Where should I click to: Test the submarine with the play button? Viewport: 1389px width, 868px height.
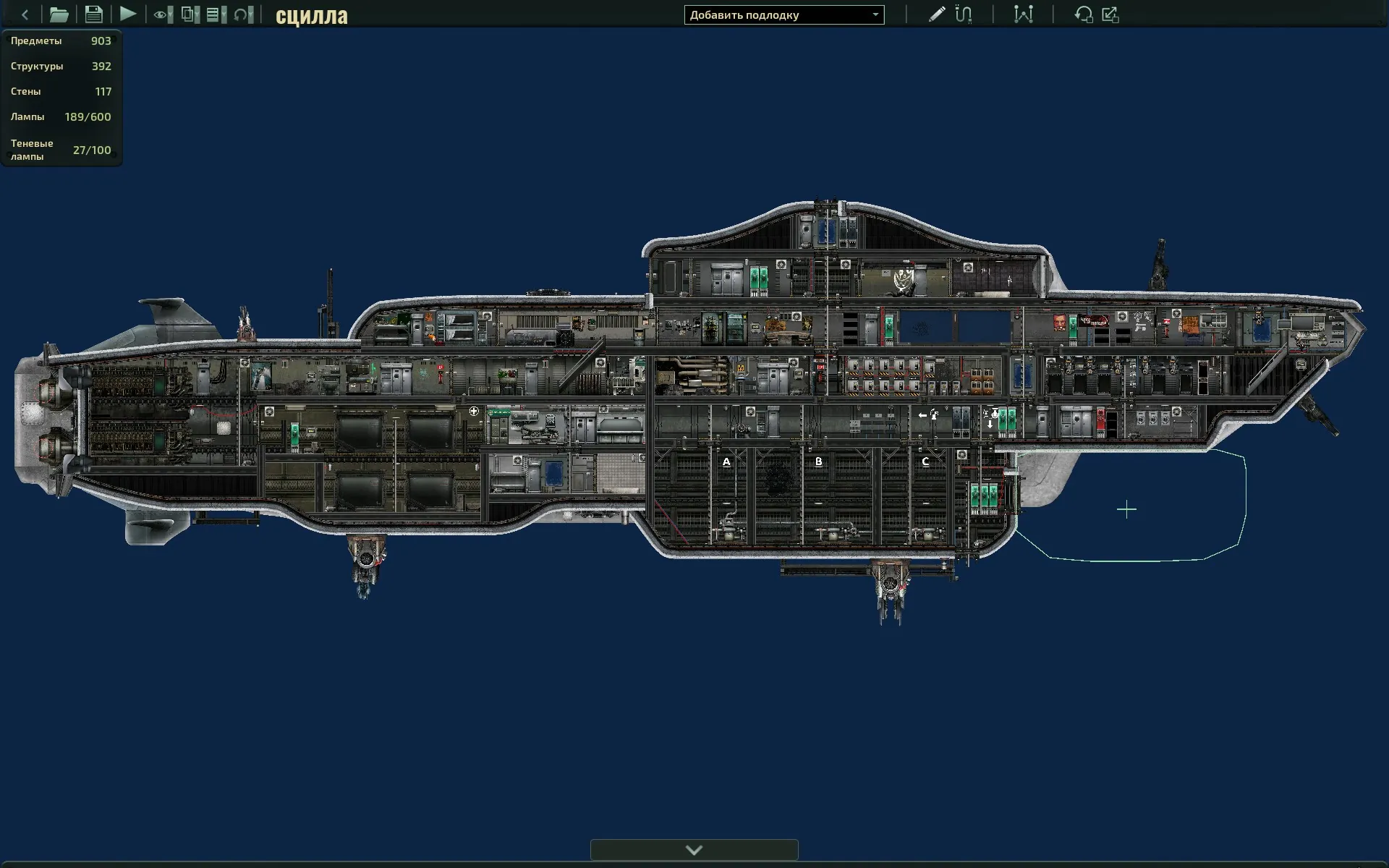coord(128,14)
